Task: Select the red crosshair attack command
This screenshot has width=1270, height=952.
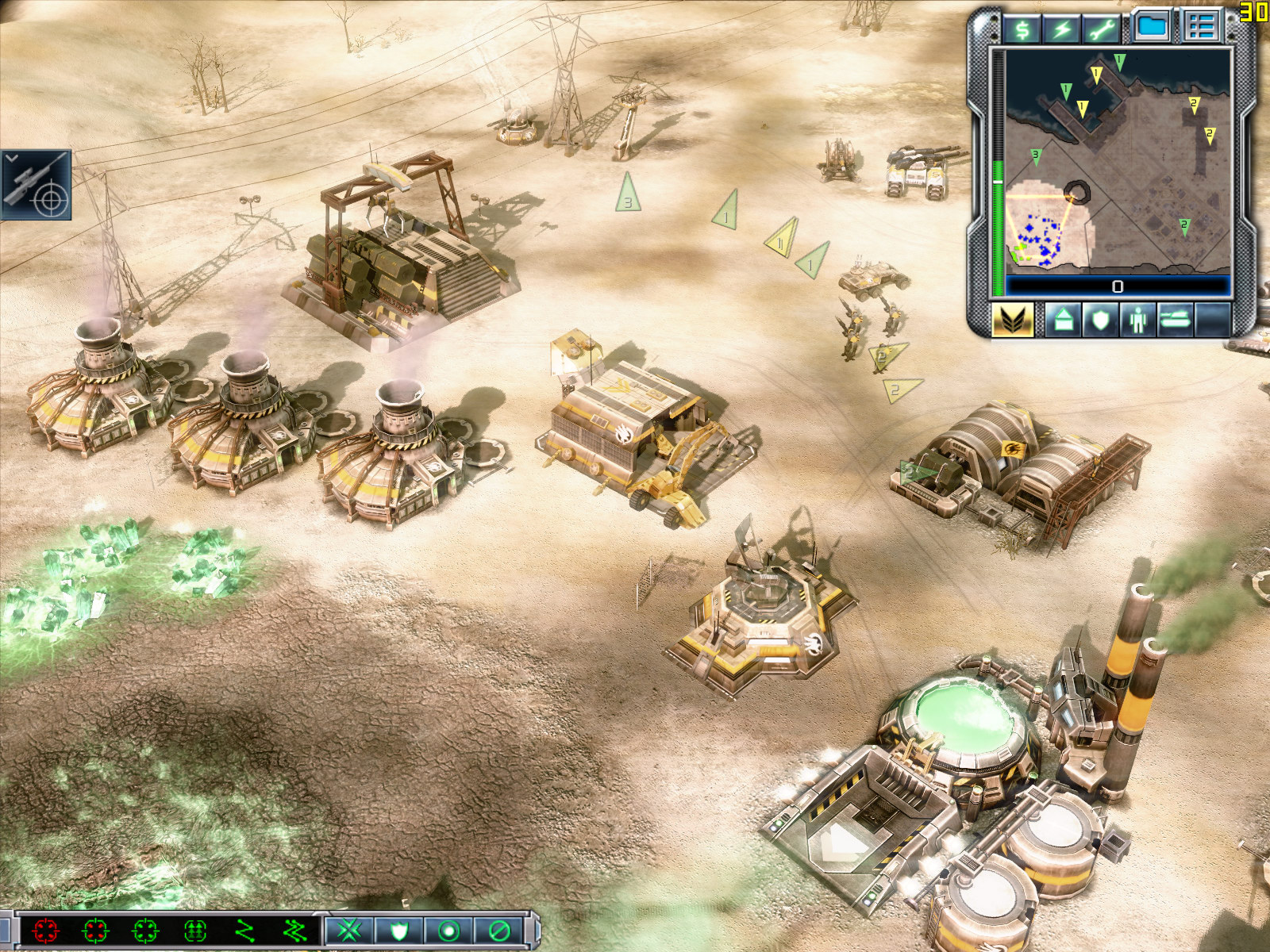Action: tap(46, 930)
